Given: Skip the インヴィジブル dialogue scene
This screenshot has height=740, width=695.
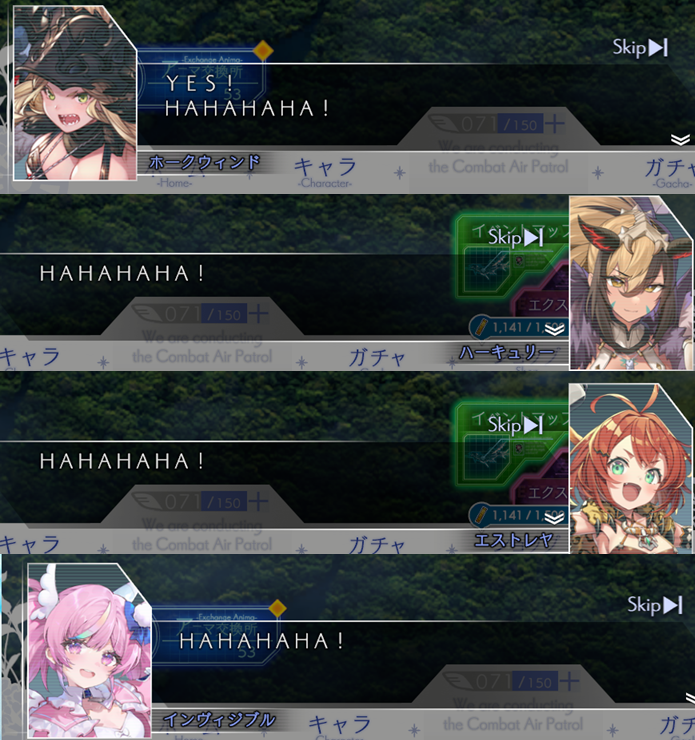Looking at the screenshot, I should point(655,605).
